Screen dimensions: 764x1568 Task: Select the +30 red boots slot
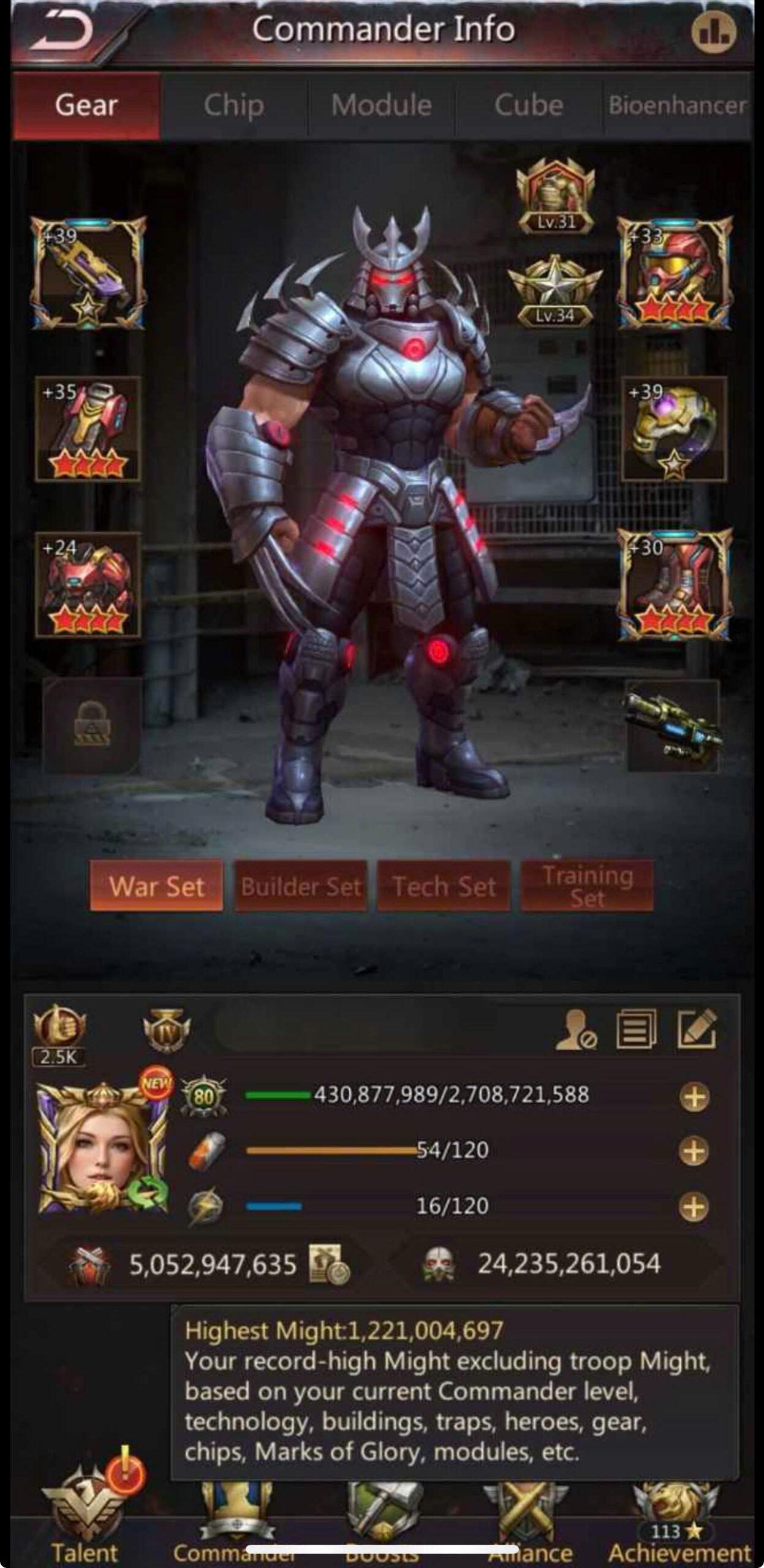click(x=674, y=584)
